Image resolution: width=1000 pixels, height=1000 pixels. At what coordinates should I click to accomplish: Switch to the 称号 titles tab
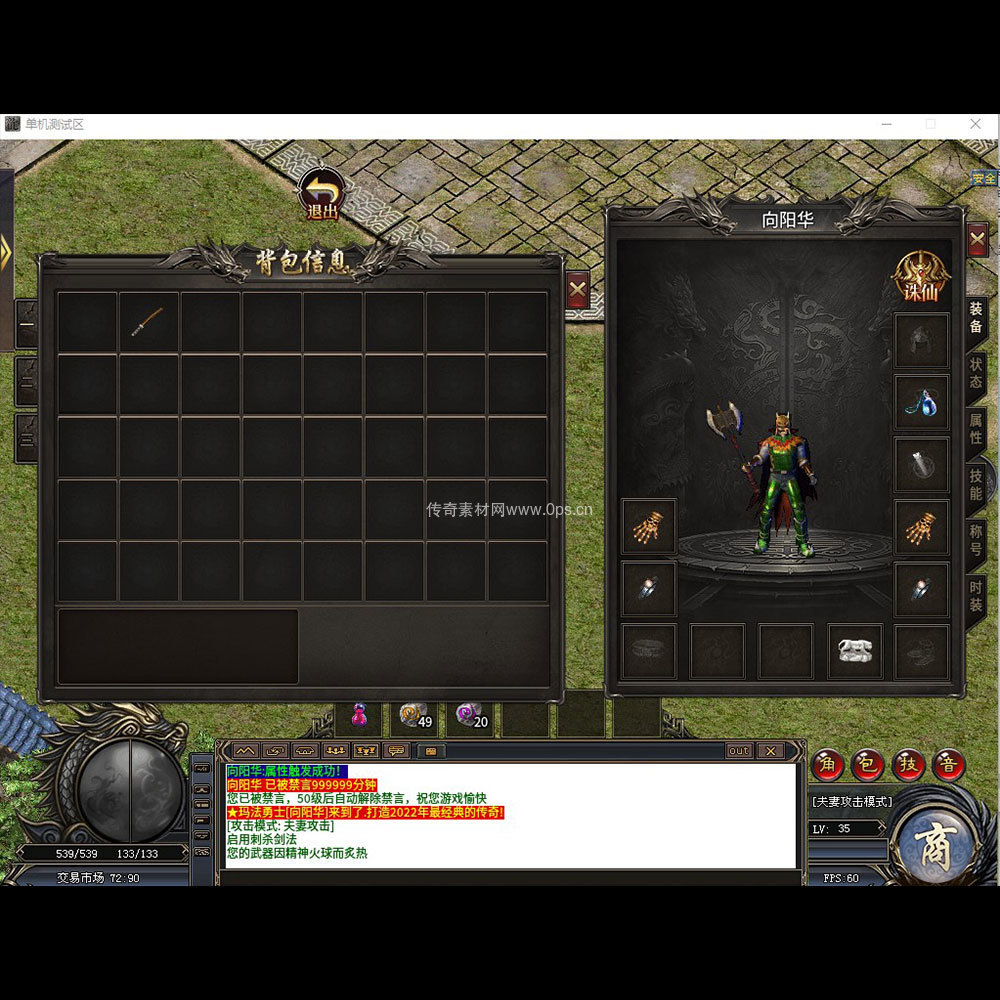[x=975, y=540]
